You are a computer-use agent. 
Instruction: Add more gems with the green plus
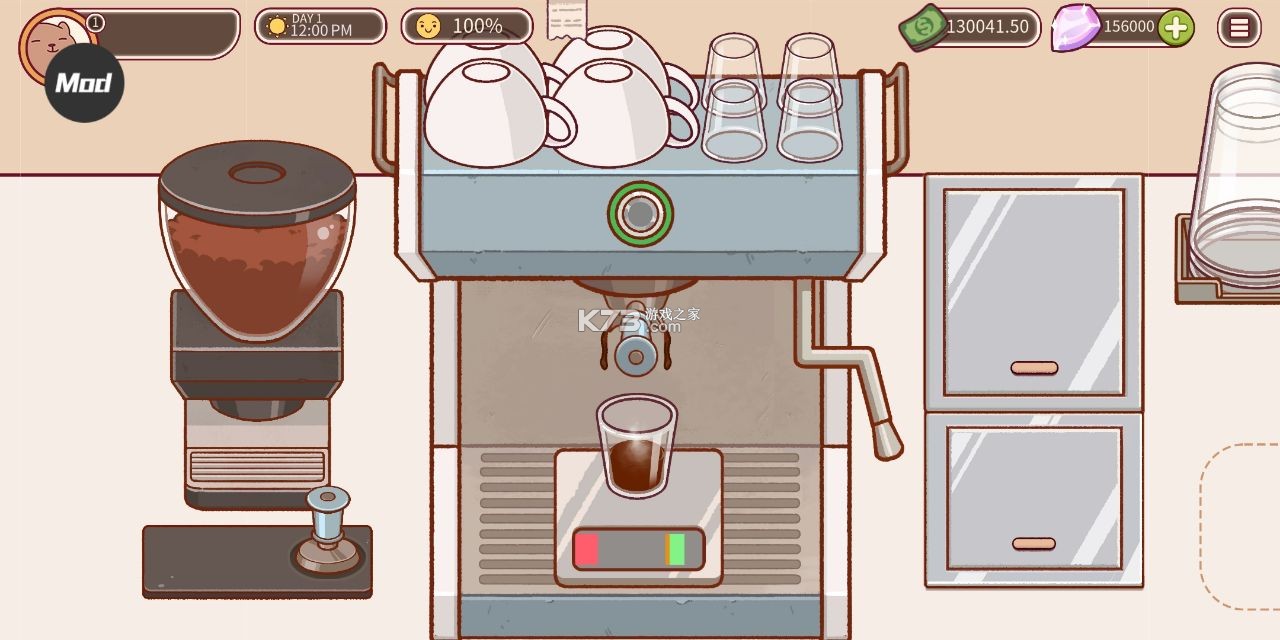click(1176, 27)
